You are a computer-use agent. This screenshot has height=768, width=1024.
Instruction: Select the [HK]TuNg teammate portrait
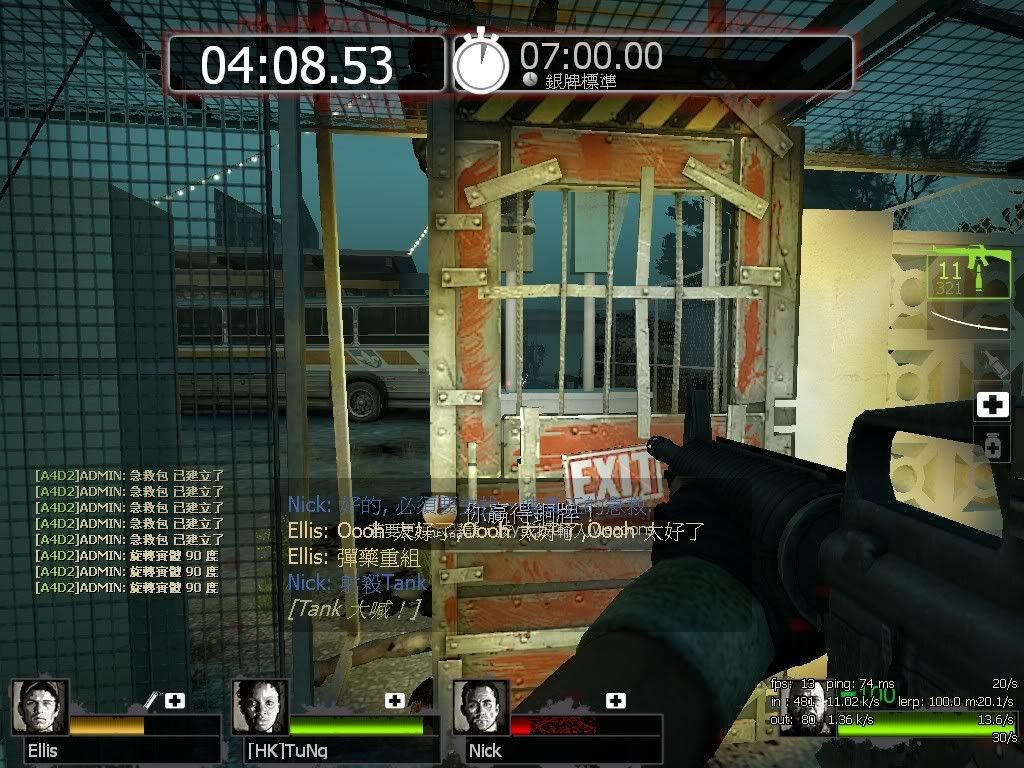coord(260,706)
